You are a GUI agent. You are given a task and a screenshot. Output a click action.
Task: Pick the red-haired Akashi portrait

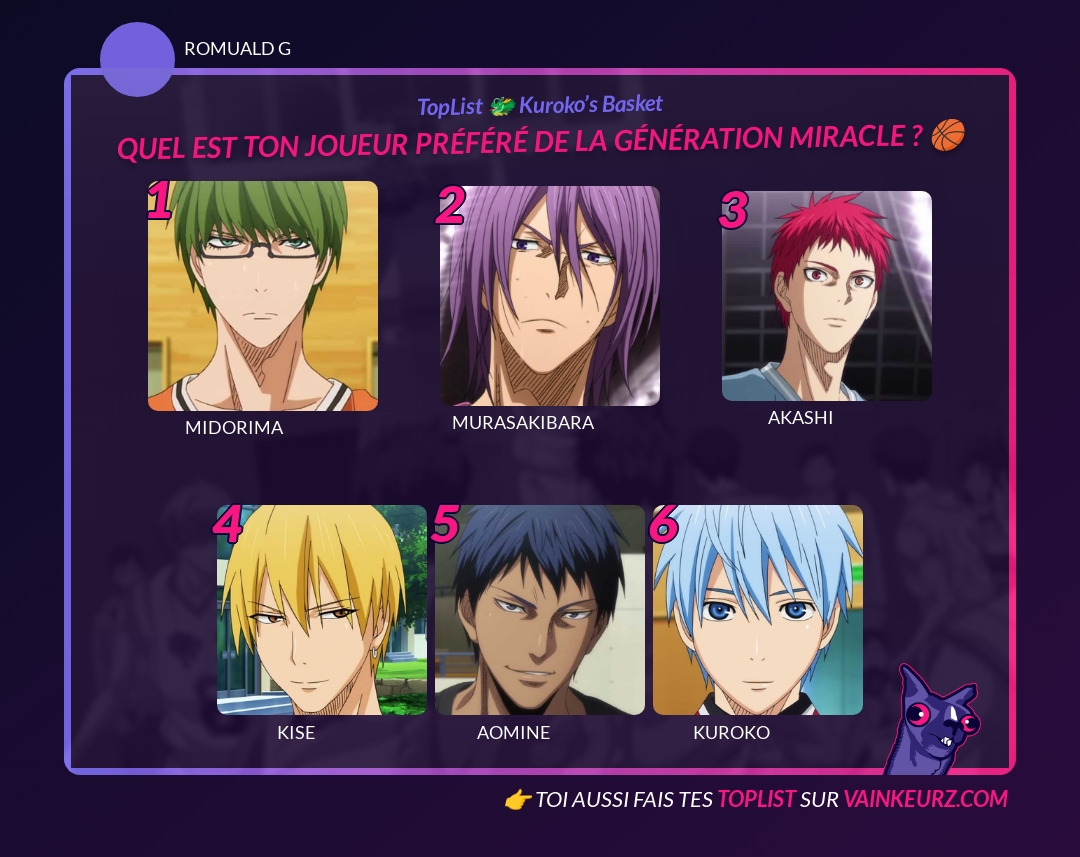[827, 296]
